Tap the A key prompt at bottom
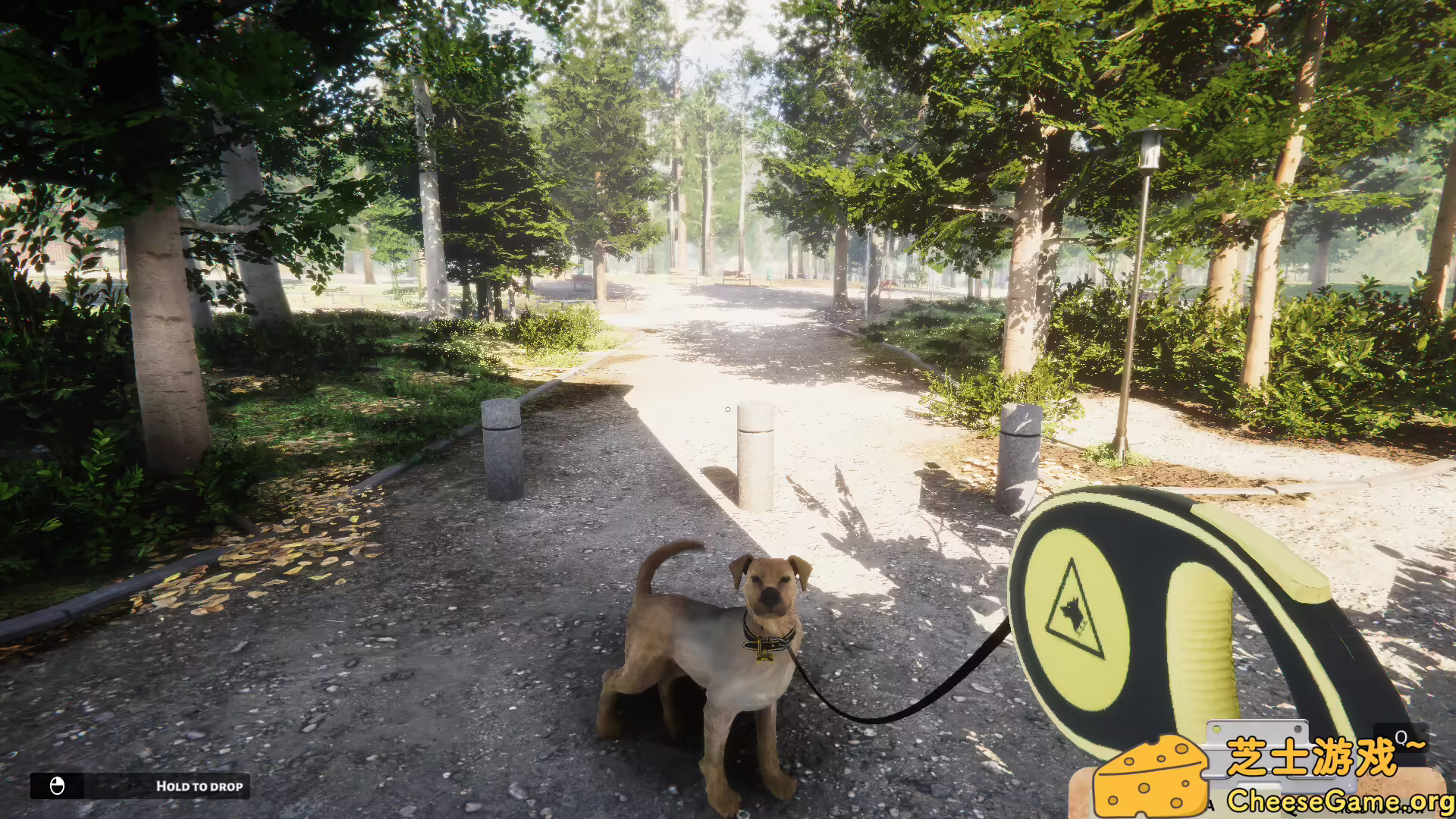The width and height of the screenshot is (1456, 819). click(x=1210, y=805)
